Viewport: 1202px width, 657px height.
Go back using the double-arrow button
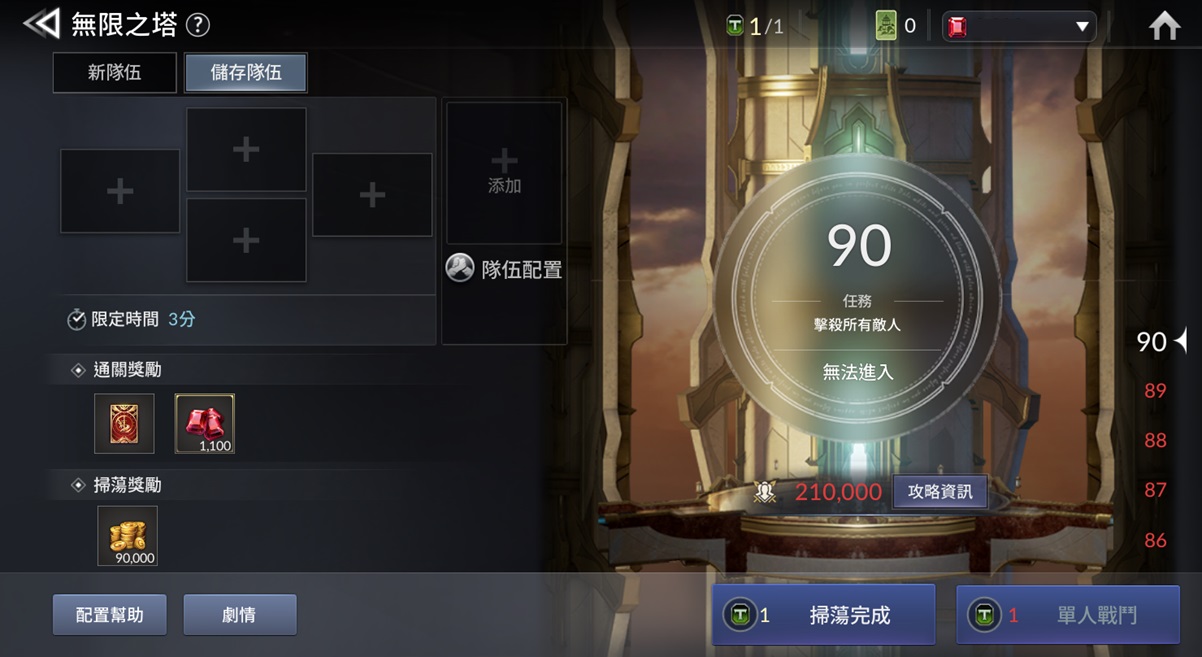pyautogui.click(x=41, y=24)
